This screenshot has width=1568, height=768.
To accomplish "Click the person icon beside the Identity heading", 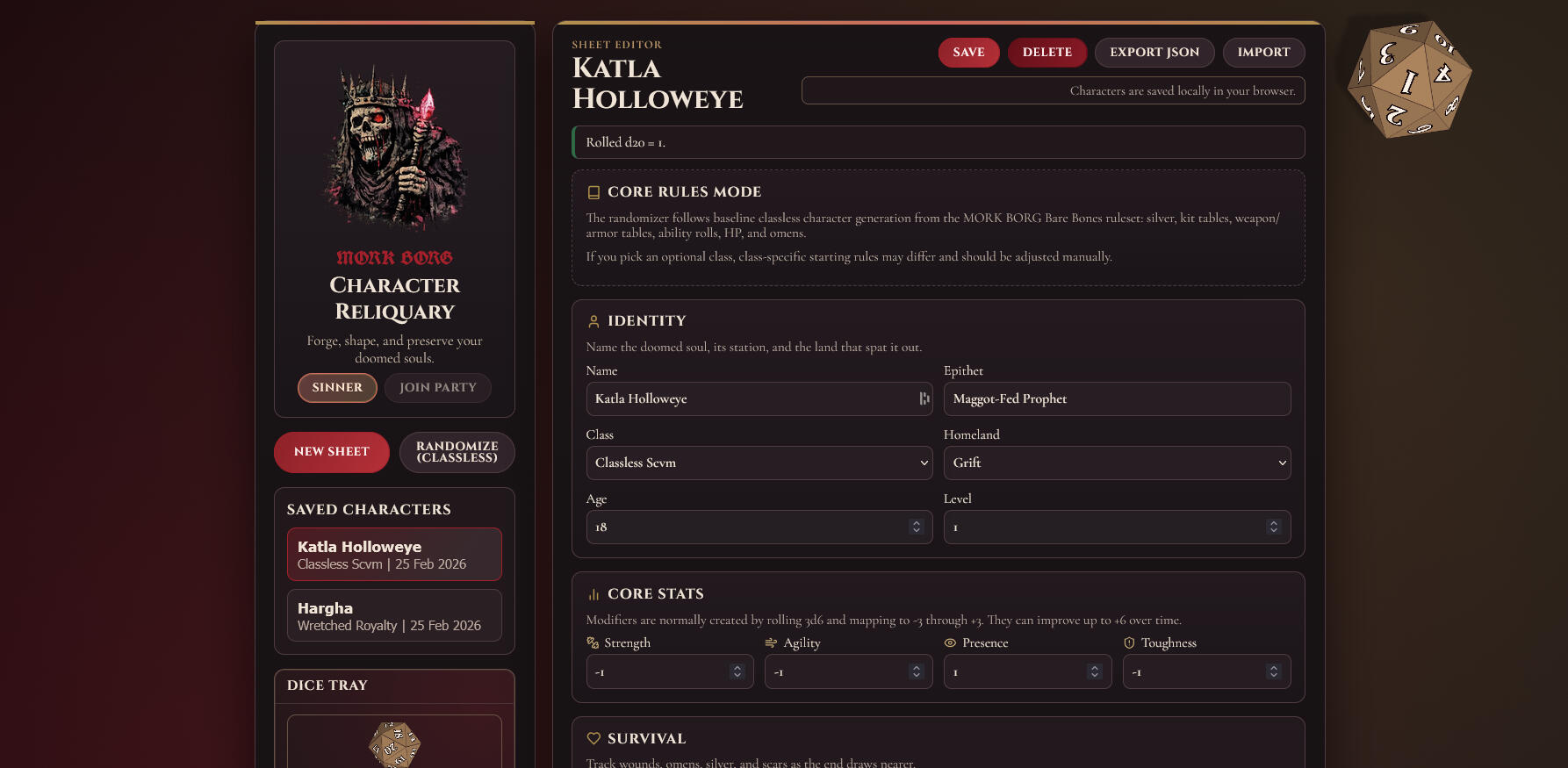I will (x=593, y=320).
